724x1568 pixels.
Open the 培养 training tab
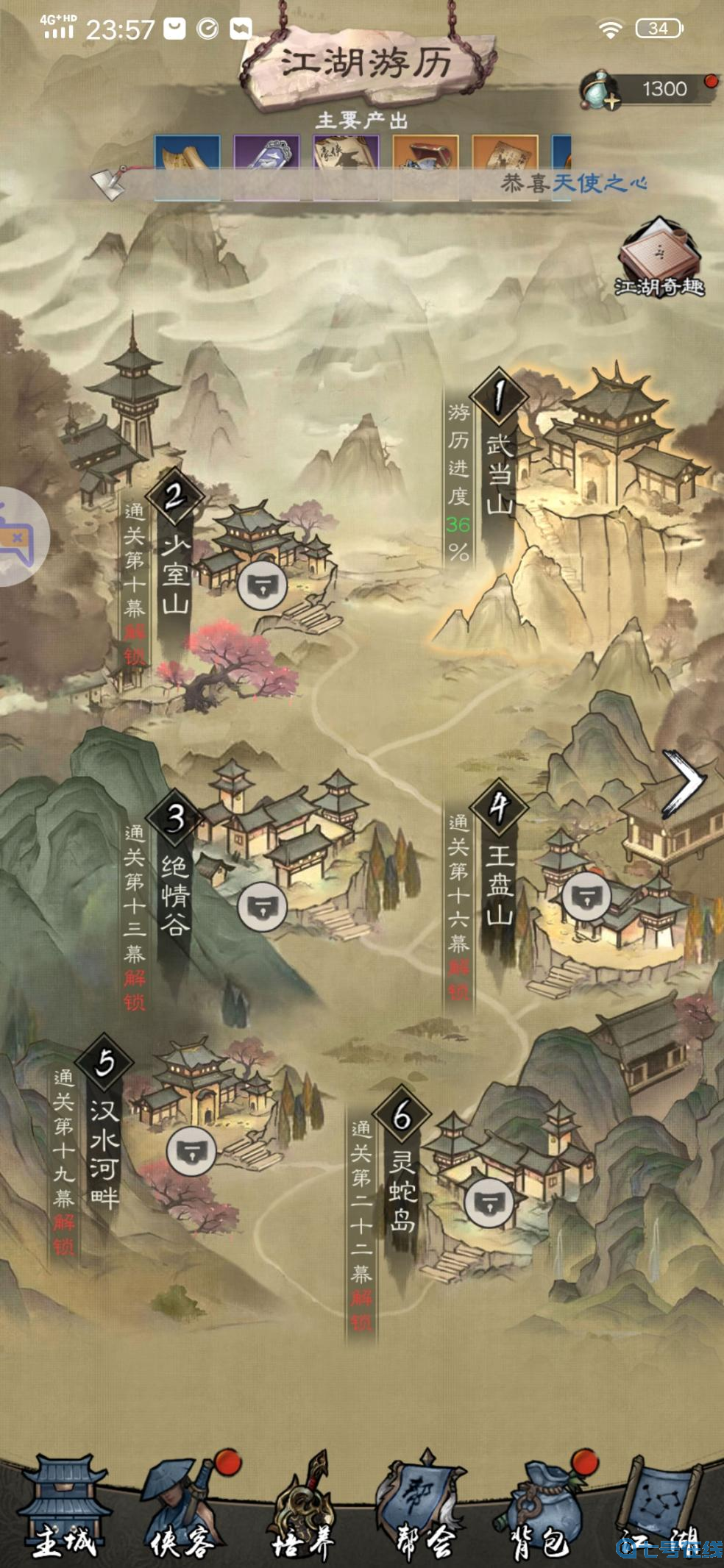tap(303, 1508)
